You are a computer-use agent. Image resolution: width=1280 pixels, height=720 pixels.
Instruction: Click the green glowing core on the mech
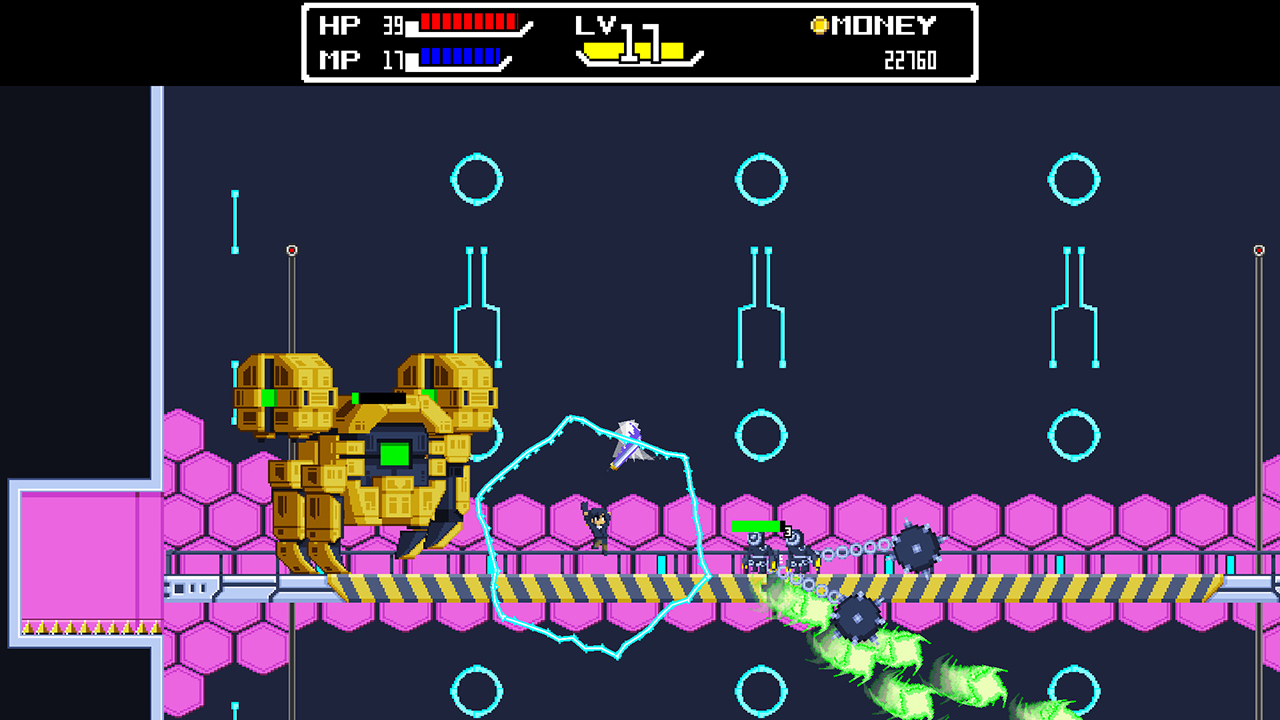(x=393, y=456)
